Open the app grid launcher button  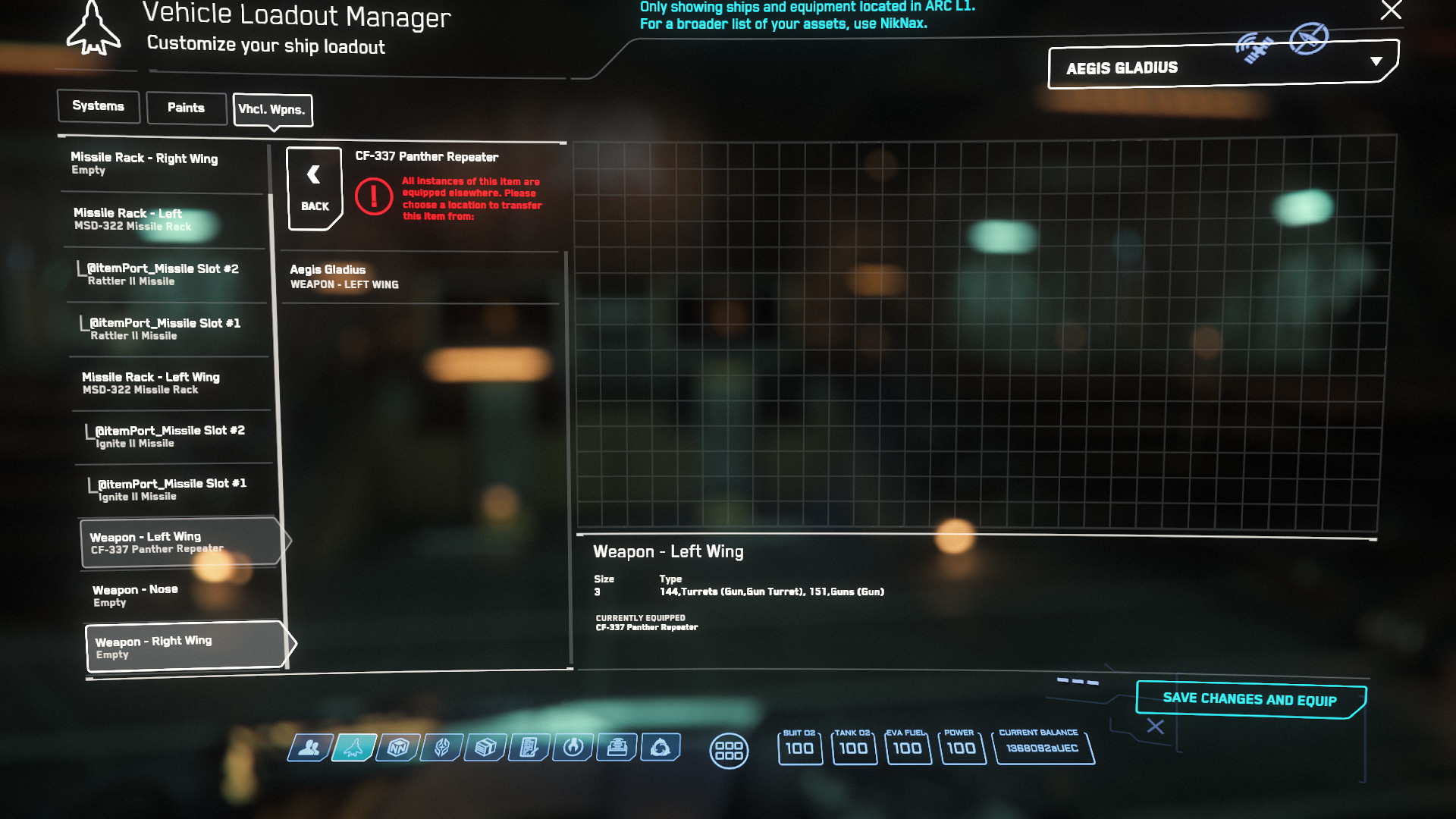tap(730, 750)
